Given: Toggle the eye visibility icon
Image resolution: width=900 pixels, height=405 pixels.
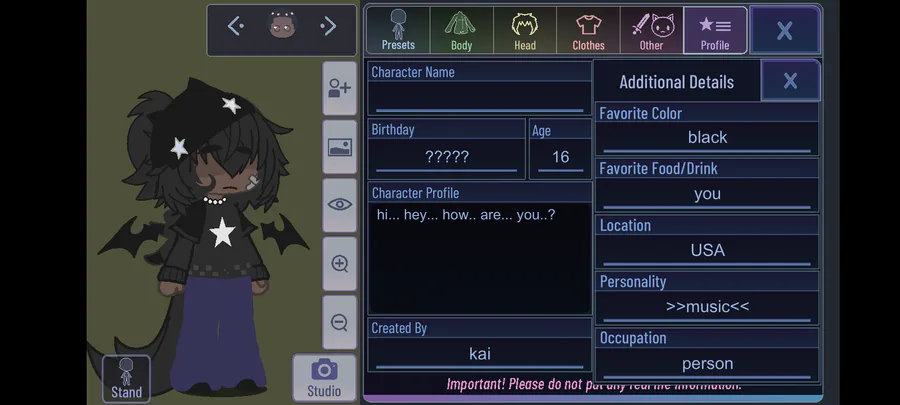Looking at the screenshot, I should 340,205.
